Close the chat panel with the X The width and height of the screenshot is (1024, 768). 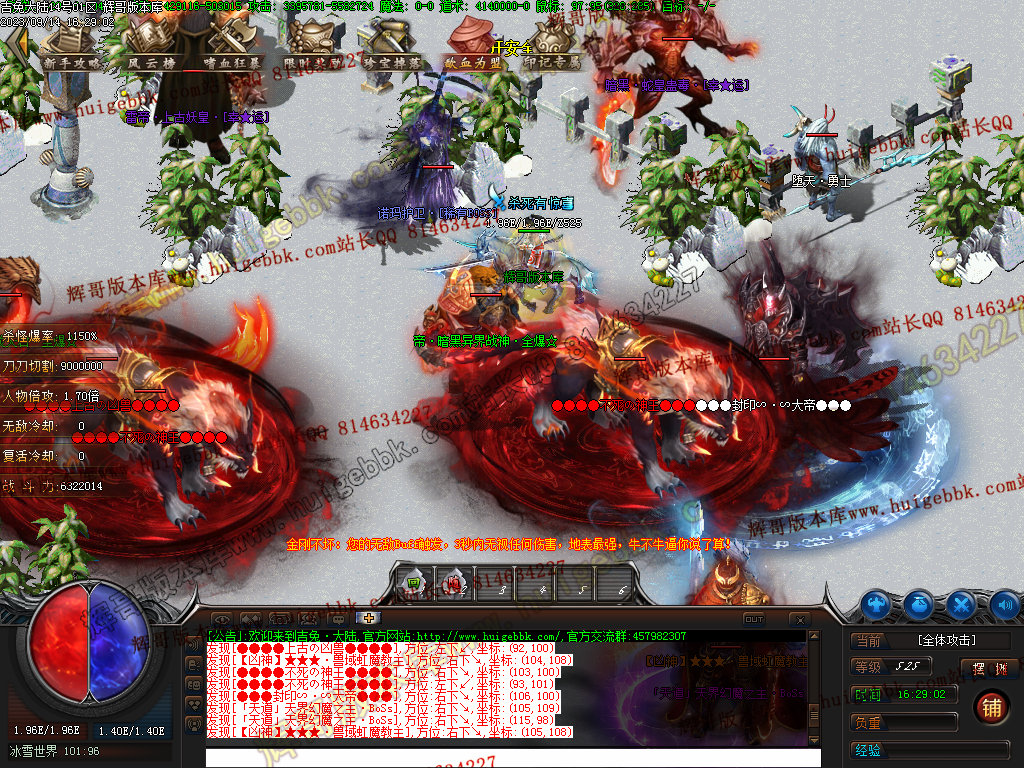[799, 619]
